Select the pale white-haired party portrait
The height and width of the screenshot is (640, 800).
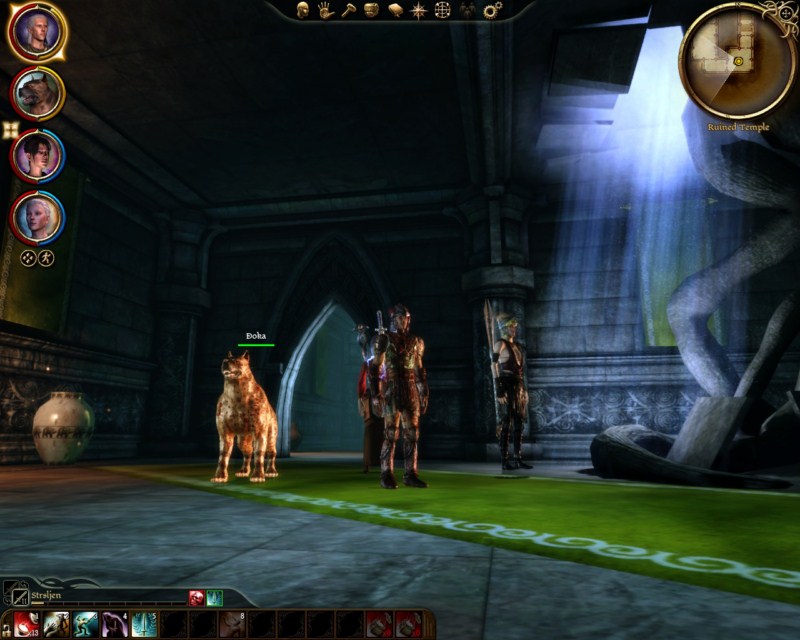coord(37,216)
